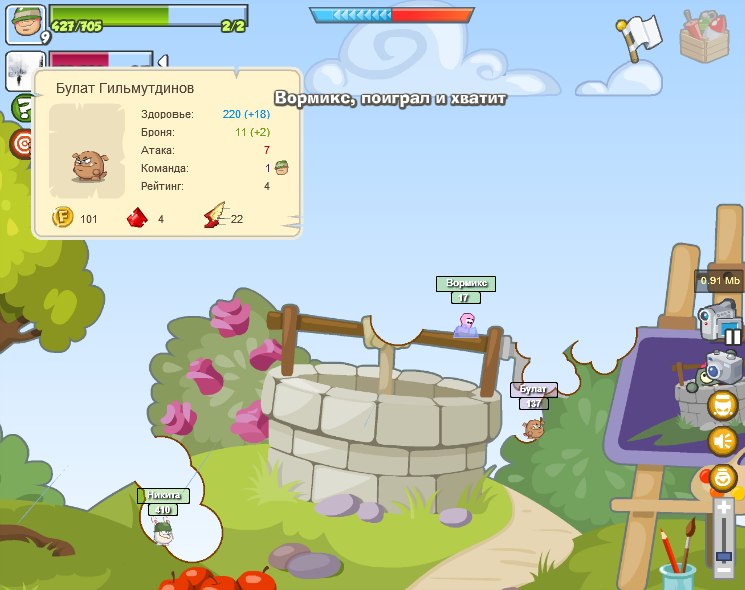Click the white surrender flag
Screen dimensions: 745x590
pos(637,35)
